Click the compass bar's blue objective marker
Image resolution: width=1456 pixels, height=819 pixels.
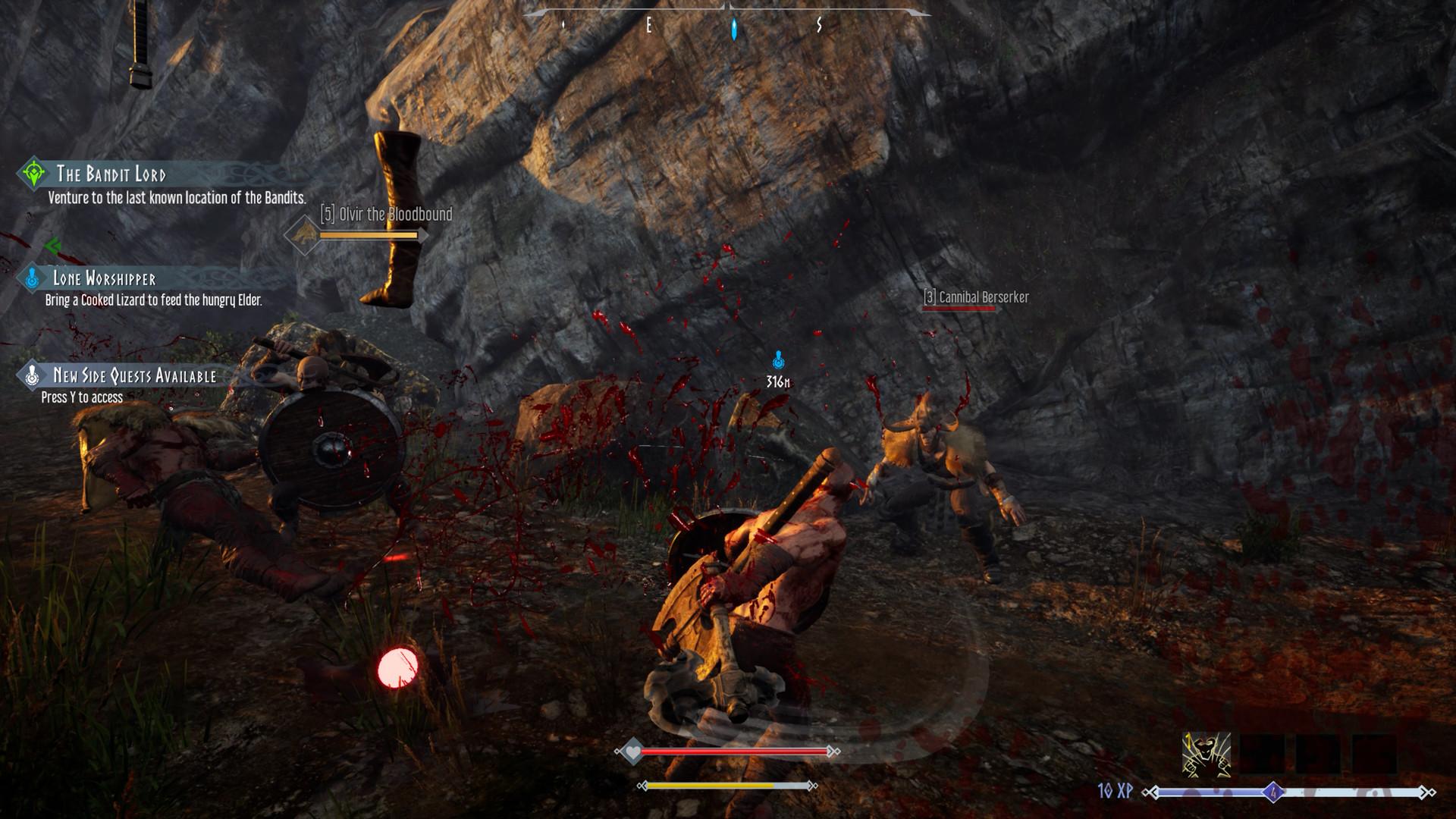(x=733, y=29)
